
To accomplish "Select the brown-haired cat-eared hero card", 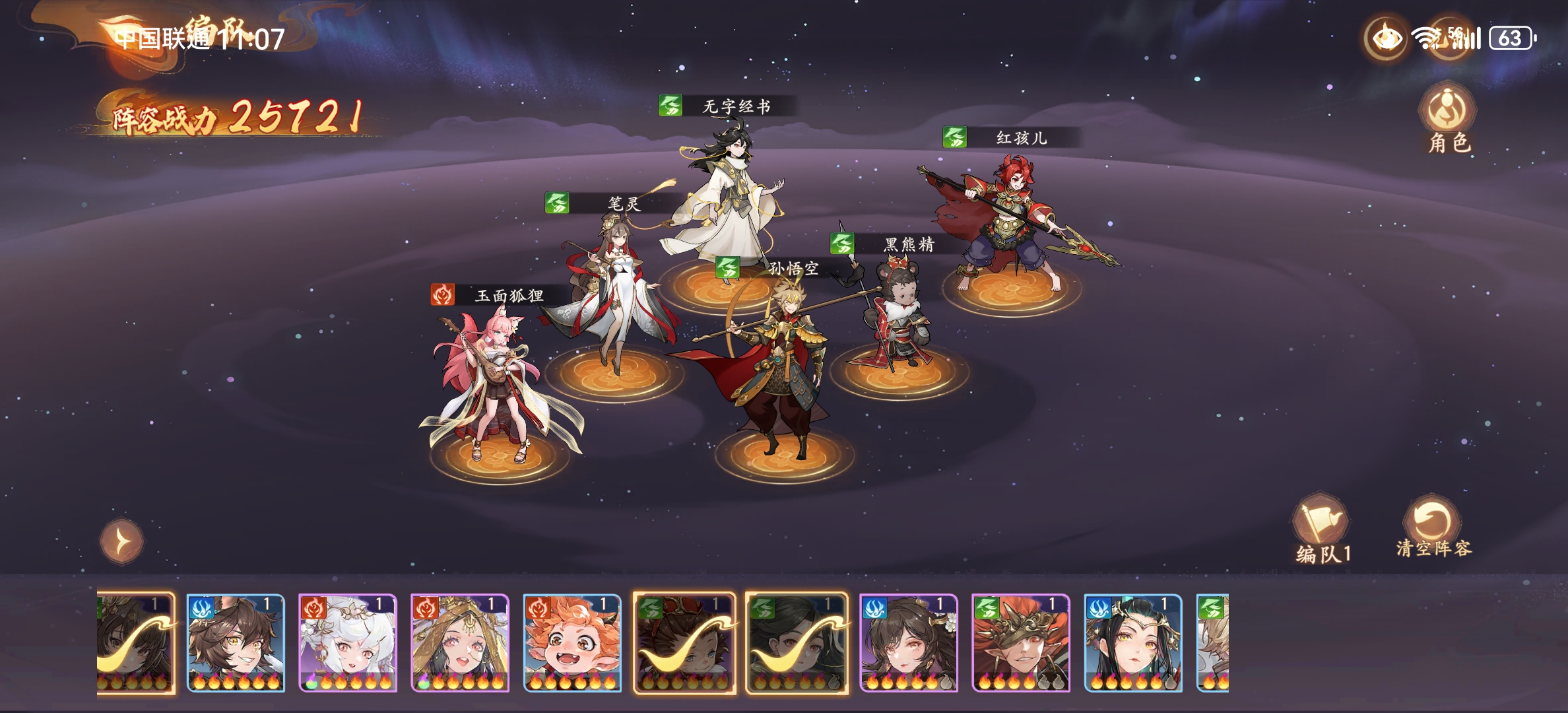I will point(236,642).
